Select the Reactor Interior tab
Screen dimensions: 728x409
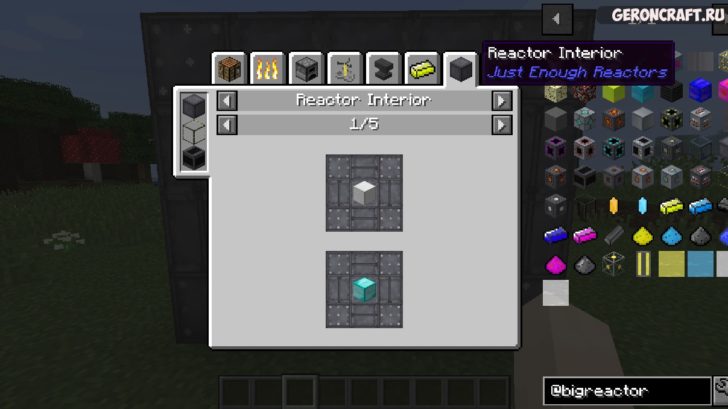tap(460, 69)
